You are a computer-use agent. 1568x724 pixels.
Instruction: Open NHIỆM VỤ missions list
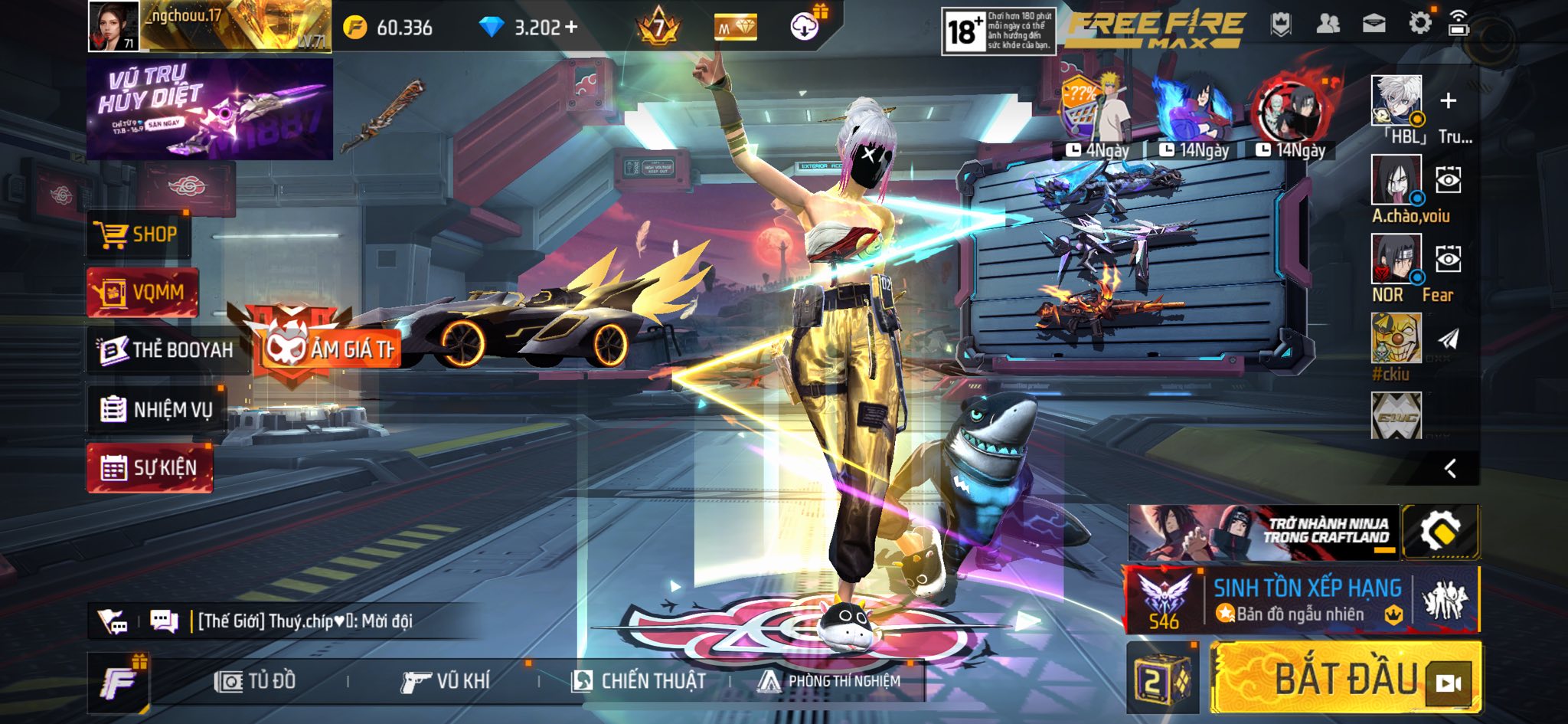click(x=156, y=410)
